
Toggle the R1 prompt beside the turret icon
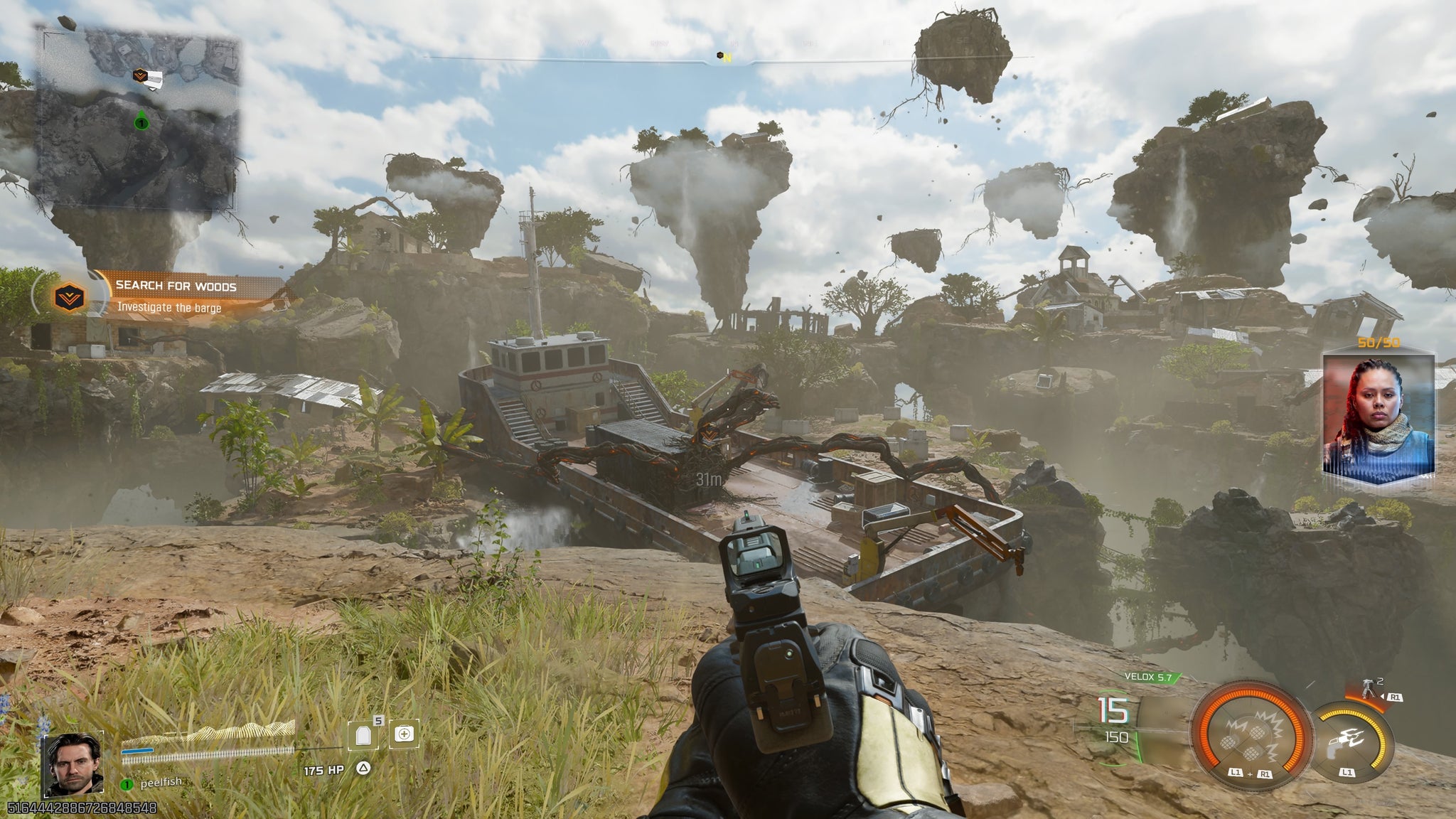(x=1396, y=697)
